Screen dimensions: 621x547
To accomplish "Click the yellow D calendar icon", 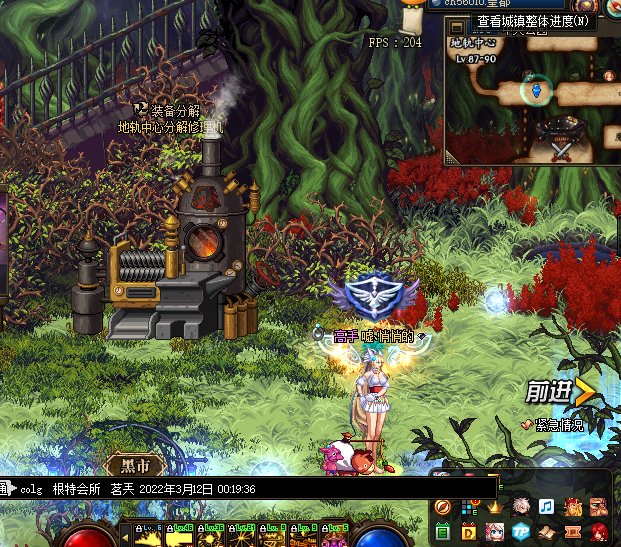I will (470, 531).
